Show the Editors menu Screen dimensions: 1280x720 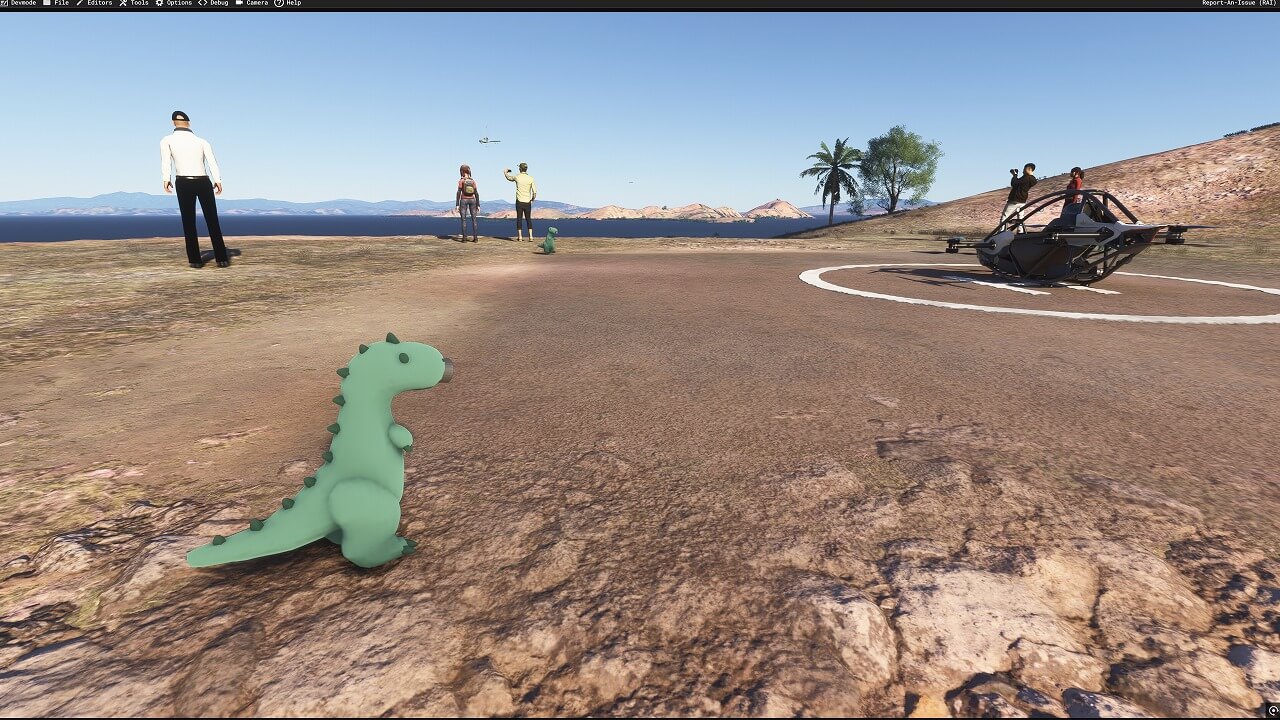click(x=96, y=4)
